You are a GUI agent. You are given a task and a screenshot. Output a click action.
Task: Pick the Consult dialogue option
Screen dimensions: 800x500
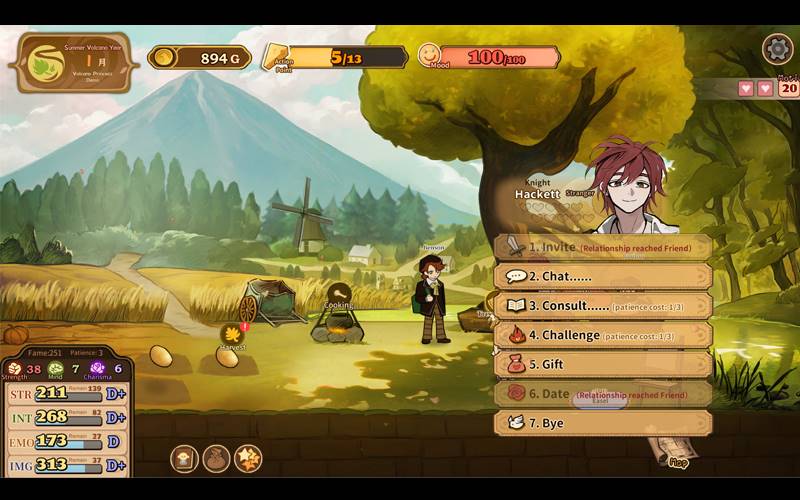tap(603, 305)
